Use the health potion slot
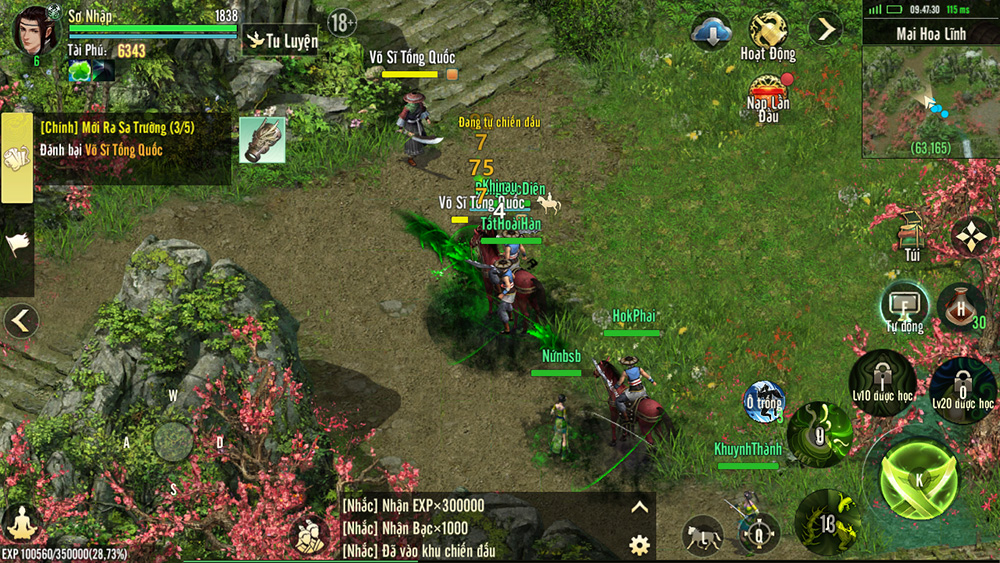The image size is (1000, 563). tap(961, 307)
